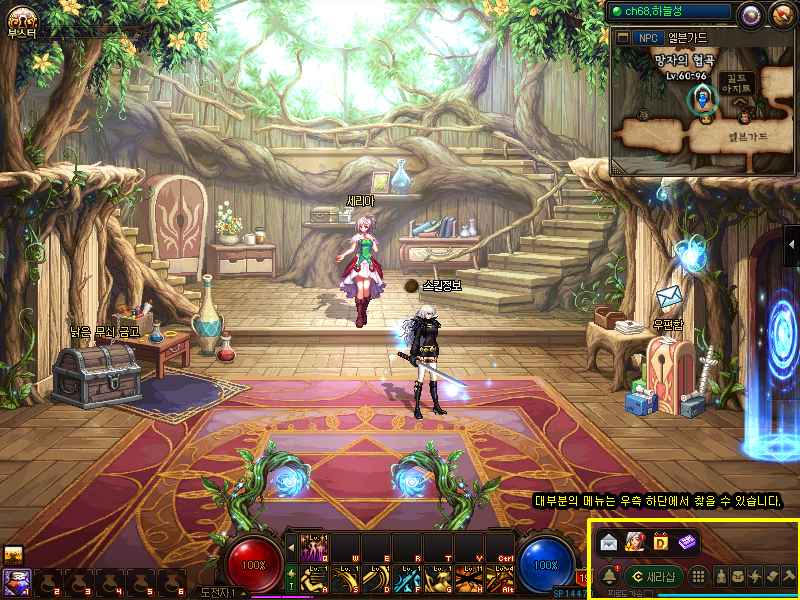Open the Booster (부스터) menu icon

pyautogui.click(x=20, y=18)
